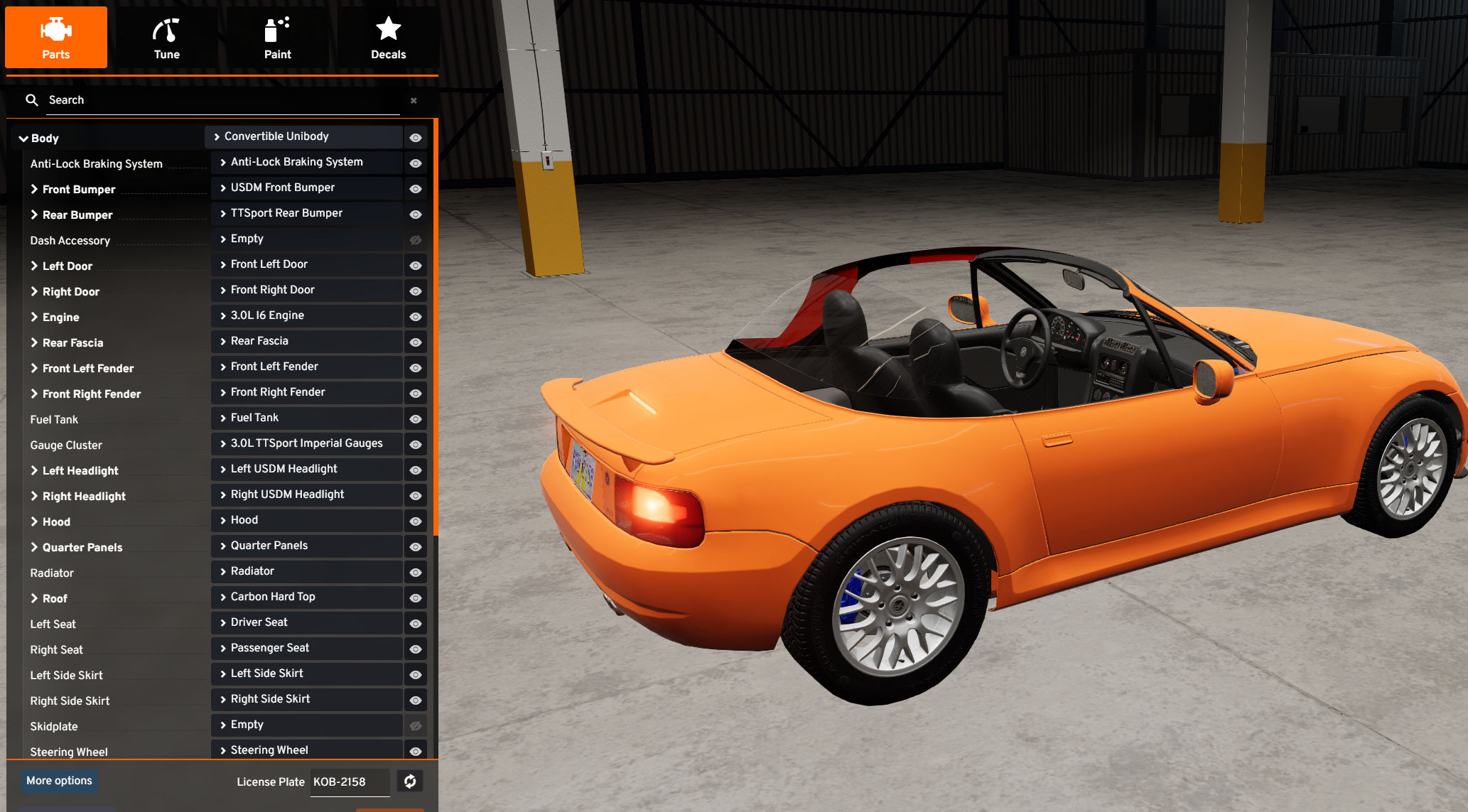Clear the search with the X button
Screen dimensions: 1468x812
click(414, 101)
